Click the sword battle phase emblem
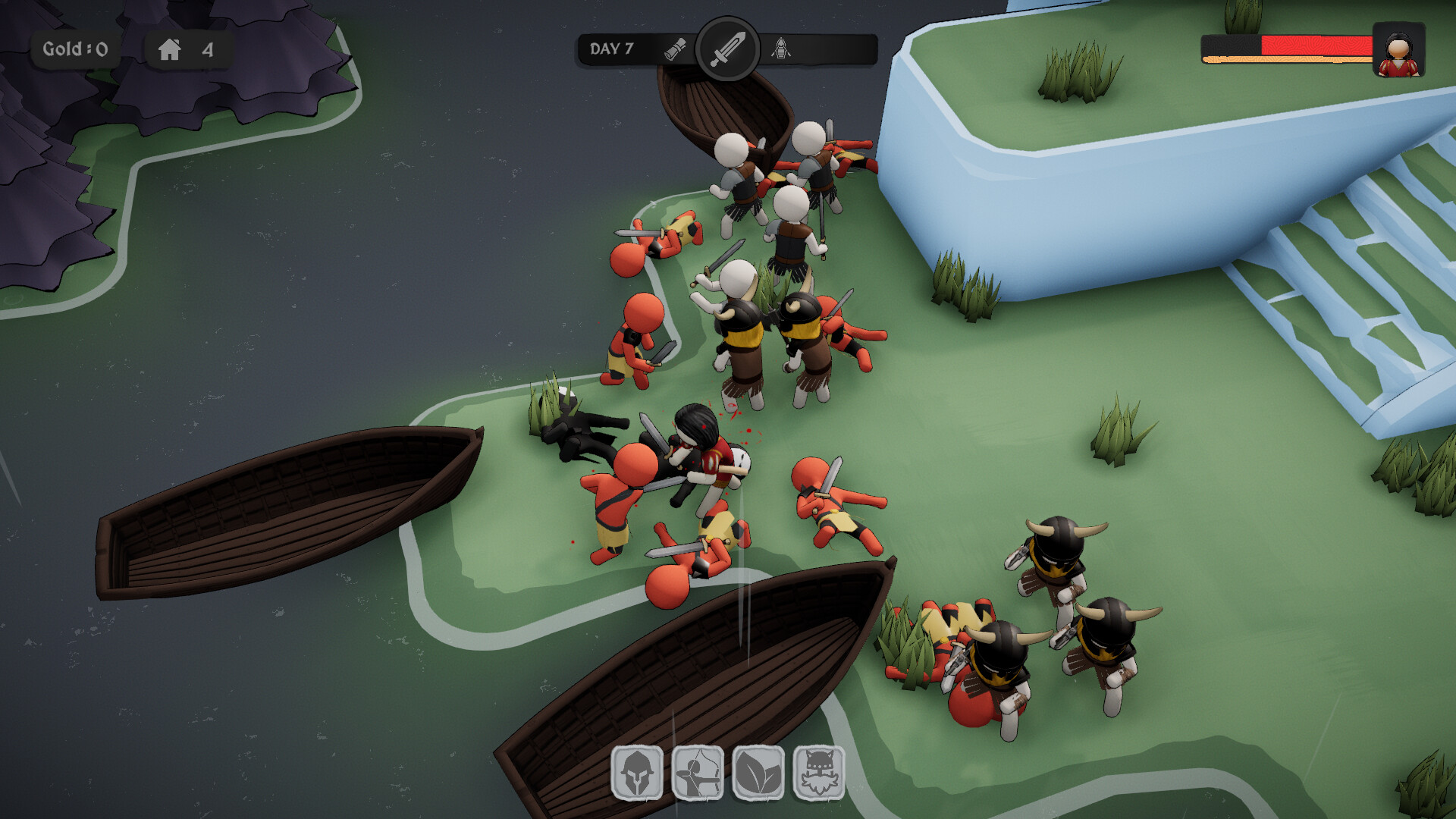Viewport: 1456px width, 819px height. click(x=727, y=49)
